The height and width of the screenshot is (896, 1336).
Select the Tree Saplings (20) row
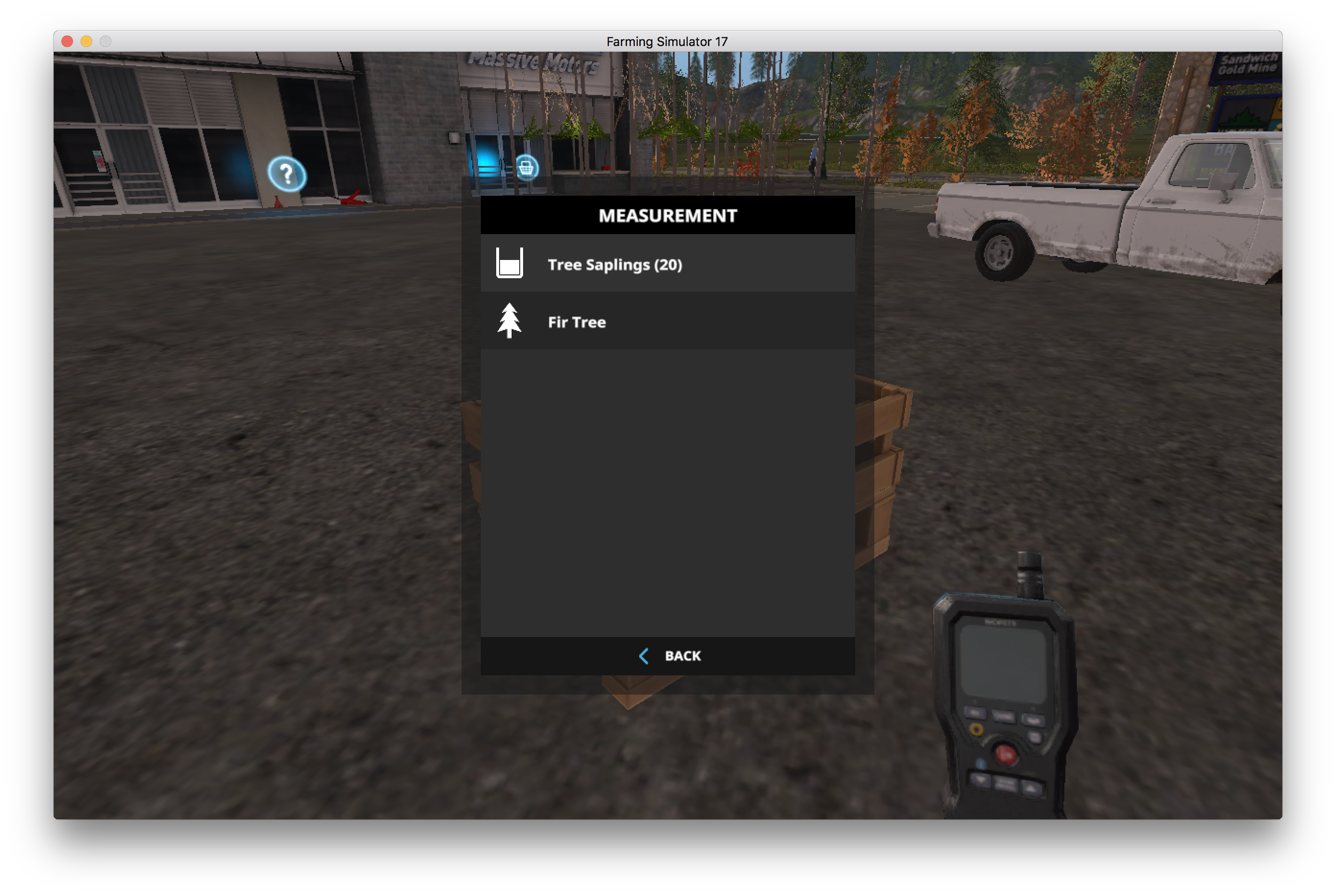615,264
